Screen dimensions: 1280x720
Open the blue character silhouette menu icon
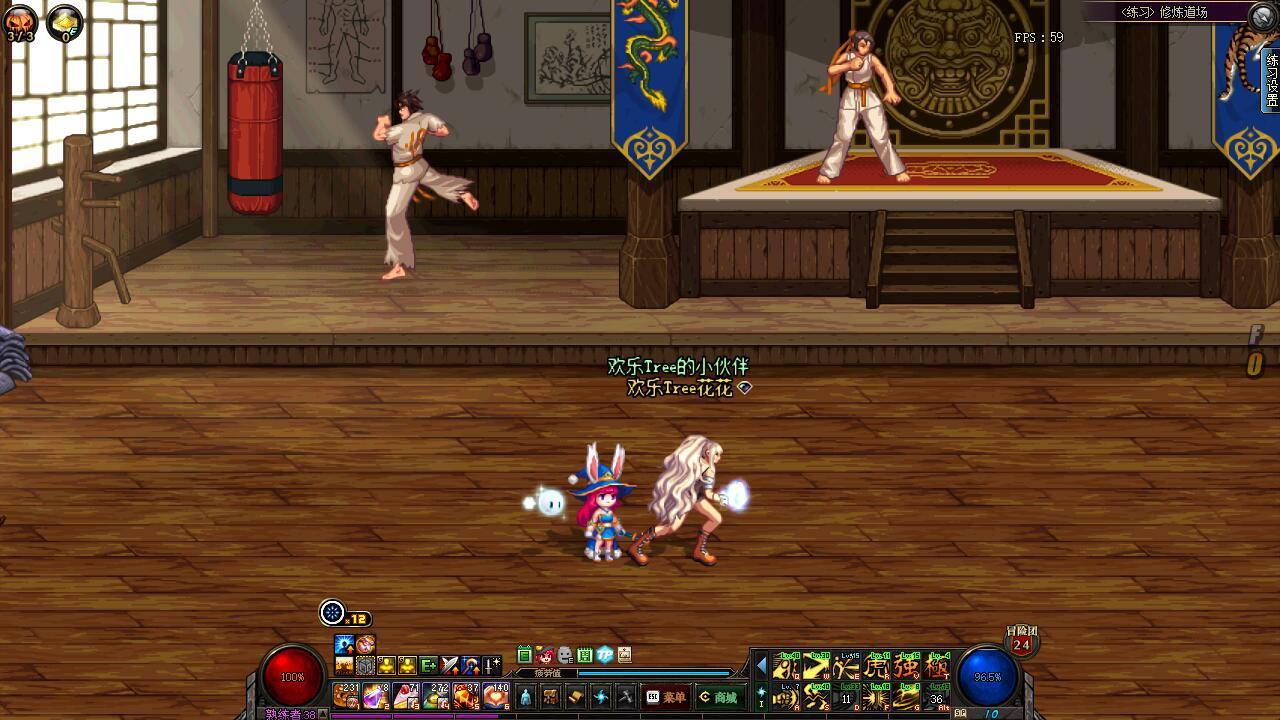526,697
